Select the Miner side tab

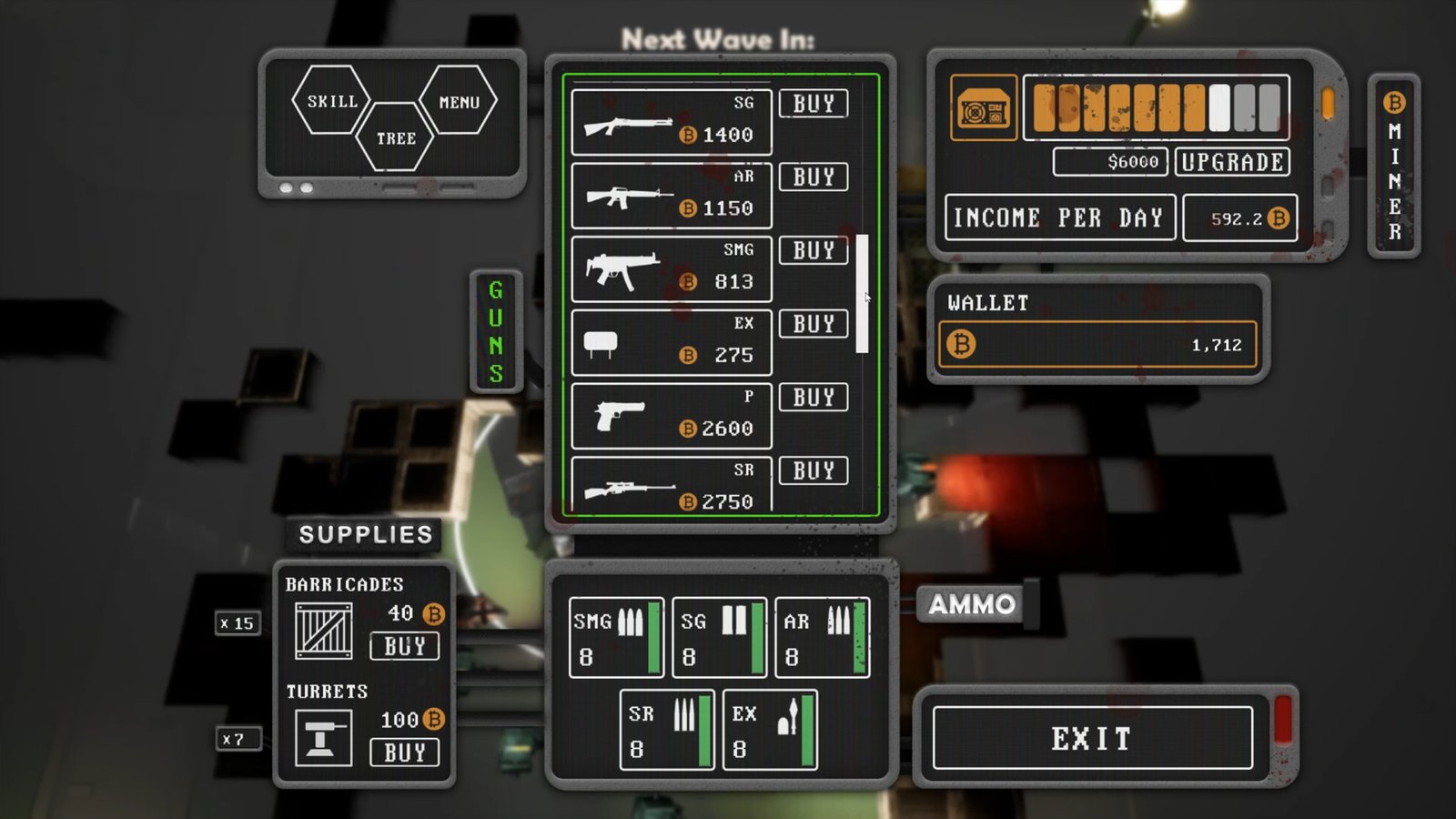point(1394,167)
